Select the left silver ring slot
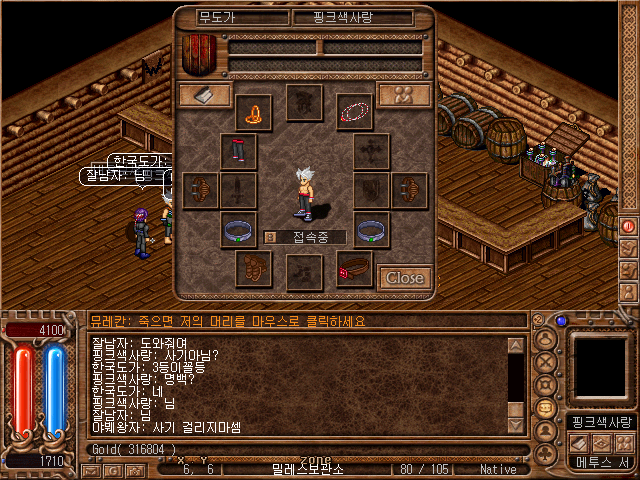This screenshot has width=640, height=480. 238,230
